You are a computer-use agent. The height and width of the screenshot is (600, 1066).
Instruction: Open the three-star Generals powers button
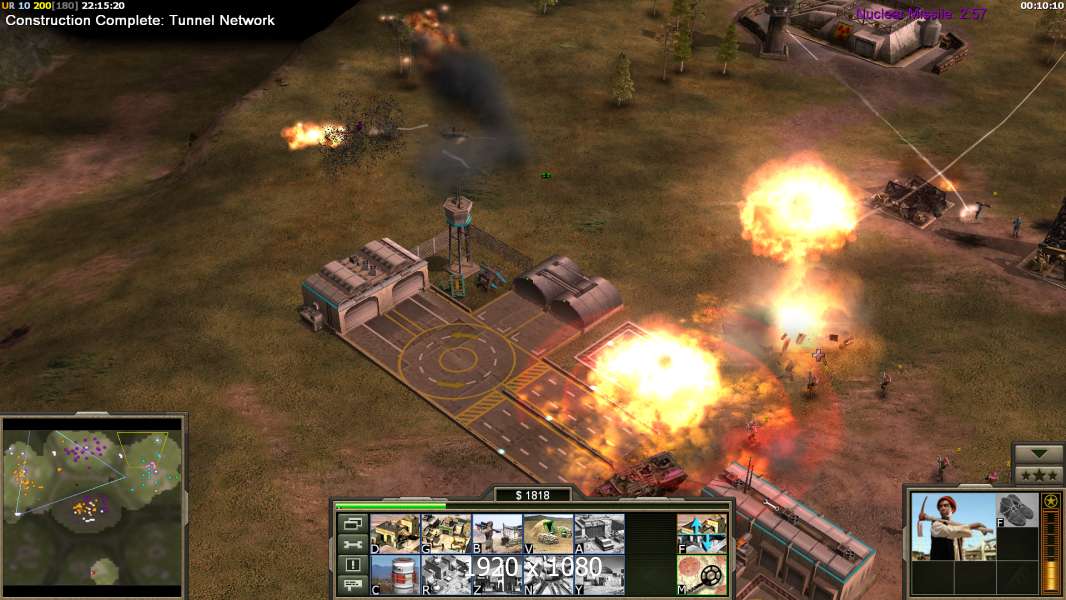click(x=1040, y=474)
